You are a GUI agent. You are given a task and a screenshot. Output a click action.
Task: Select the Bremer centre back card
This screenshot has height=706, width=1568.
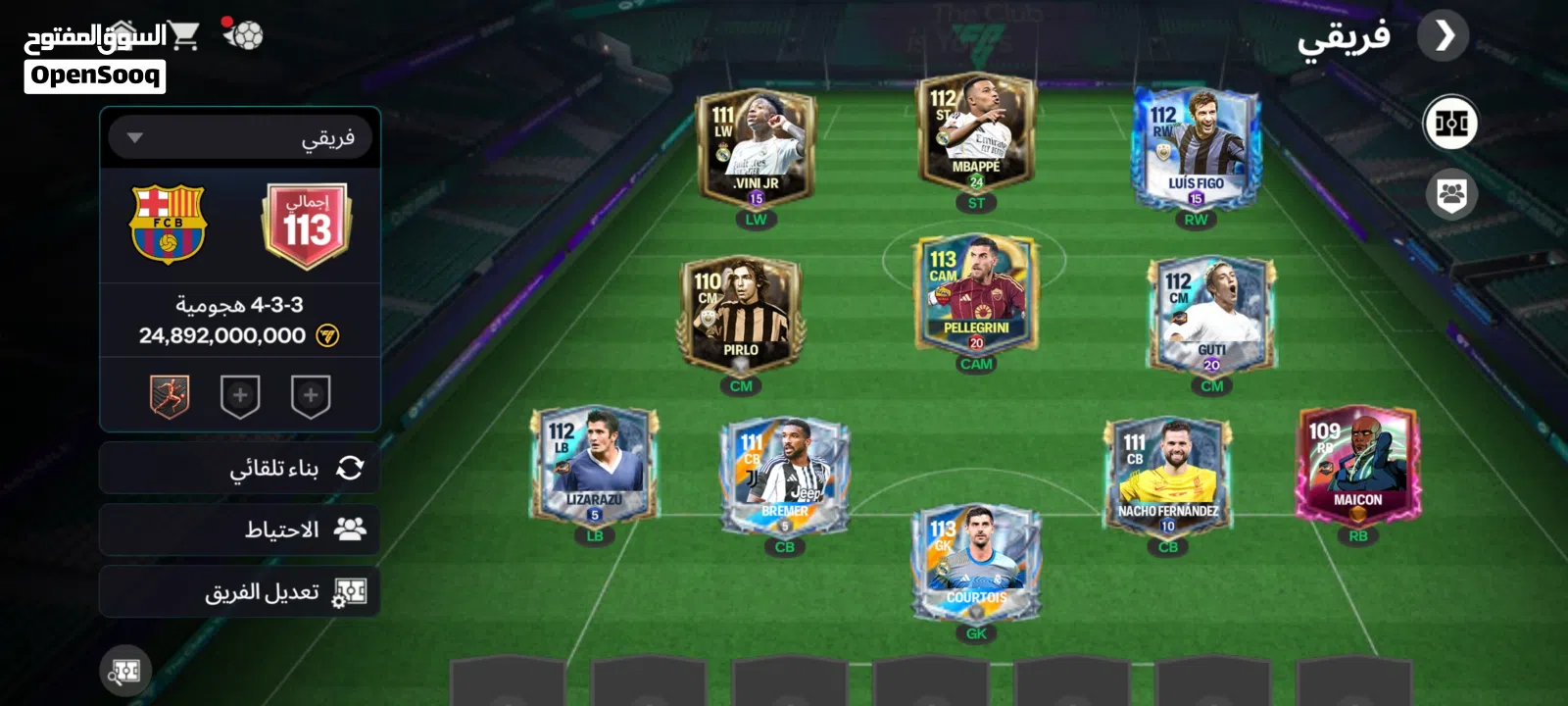pos(784,478)
